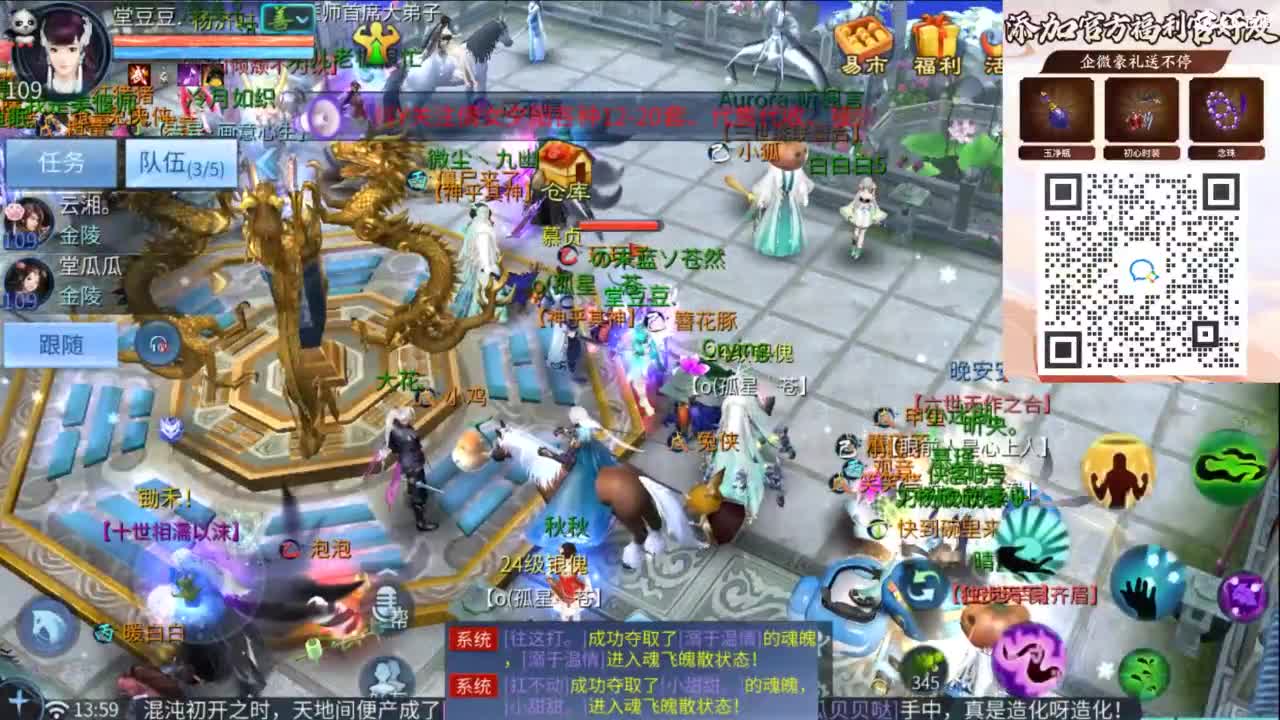Toggle 跟随 follow mode
Image resolution: width=1280 pixels, height=720 pixels.
60,341
